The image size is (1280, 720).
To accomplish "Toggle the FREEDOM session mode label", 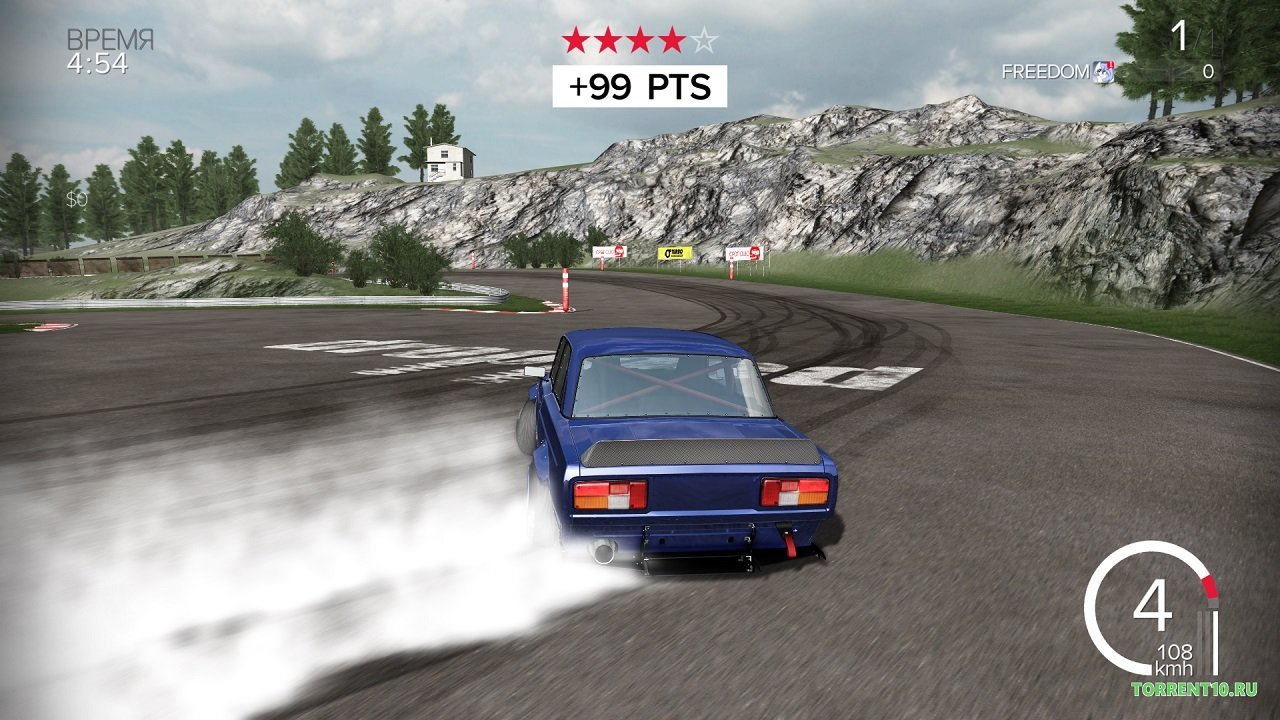I will click(1044, 71).
